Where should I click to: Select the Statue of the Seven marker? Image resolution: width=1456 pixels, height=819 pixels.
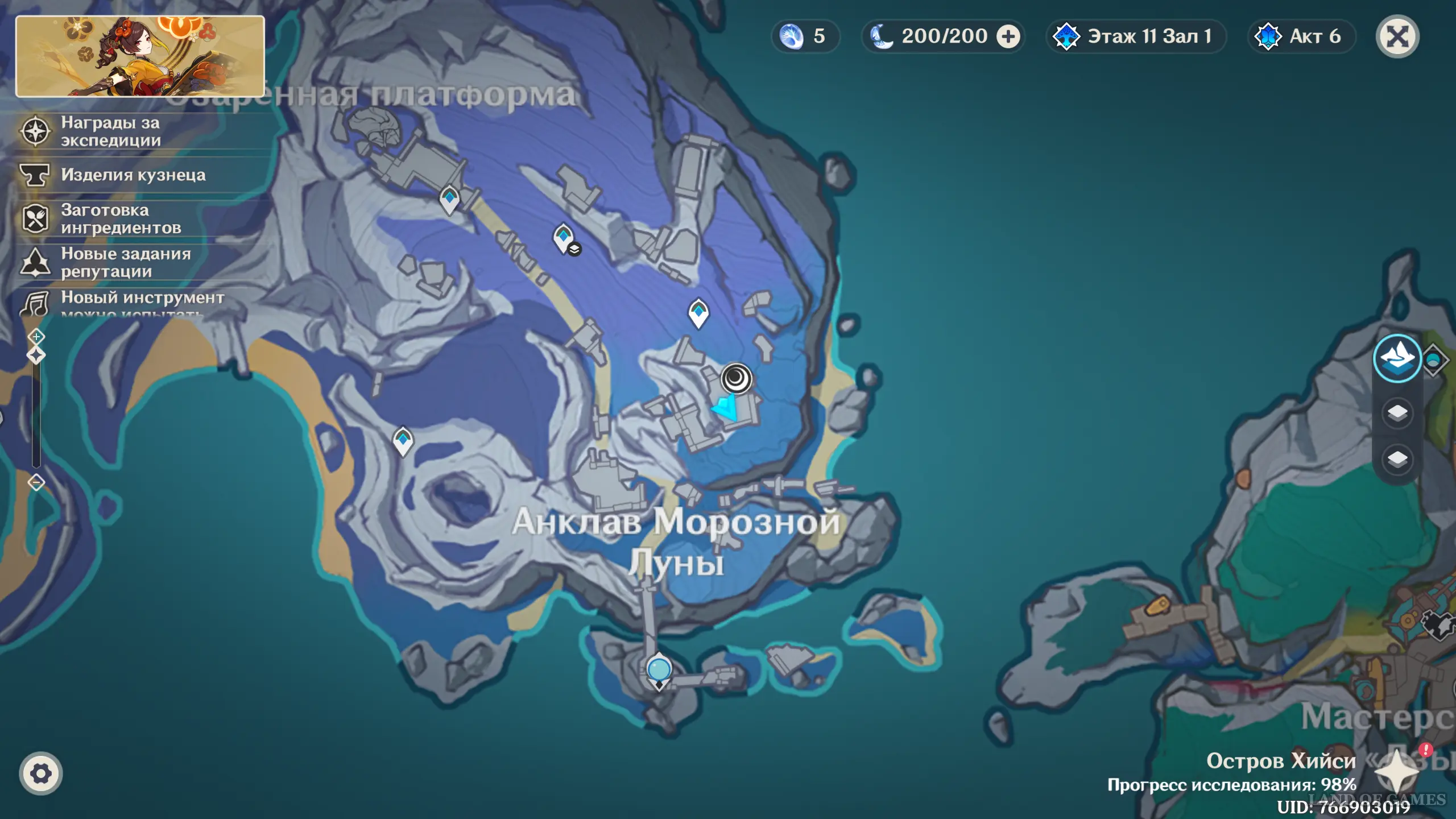659,670
